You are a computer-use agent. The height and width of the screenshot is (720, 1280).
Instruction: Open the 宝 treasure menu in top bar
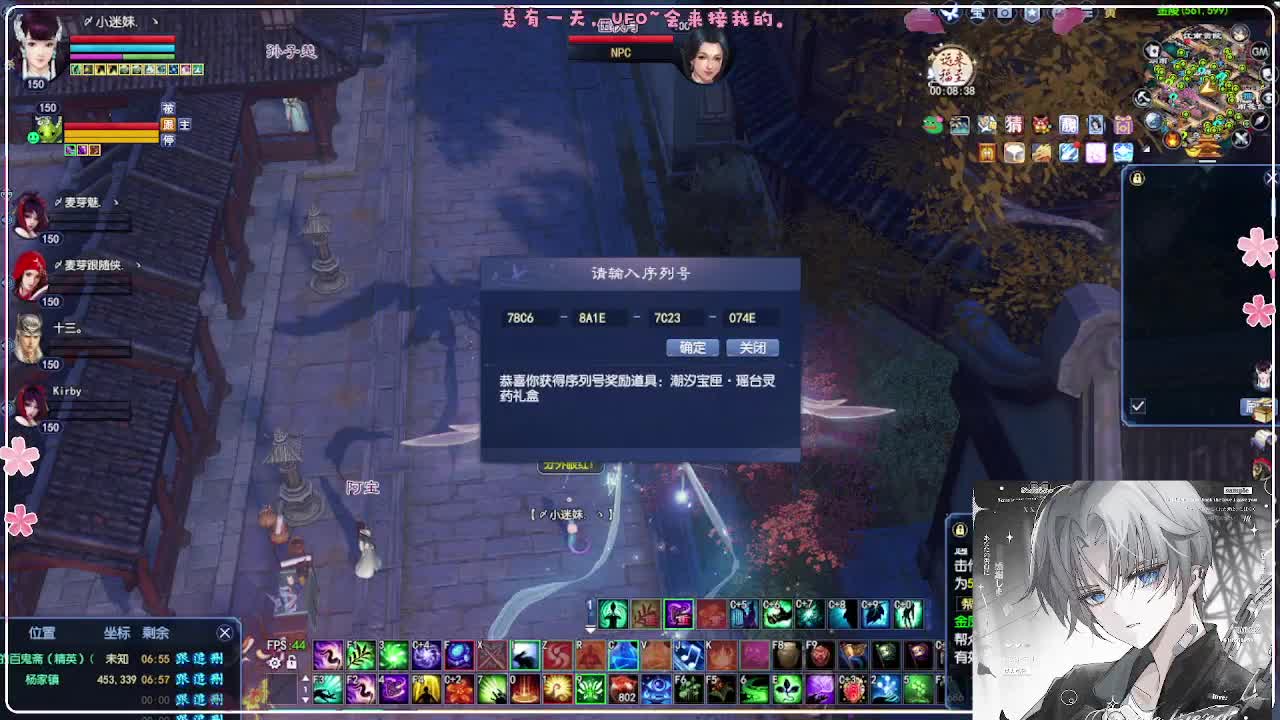pyautogui.click(x=977, y=13)
